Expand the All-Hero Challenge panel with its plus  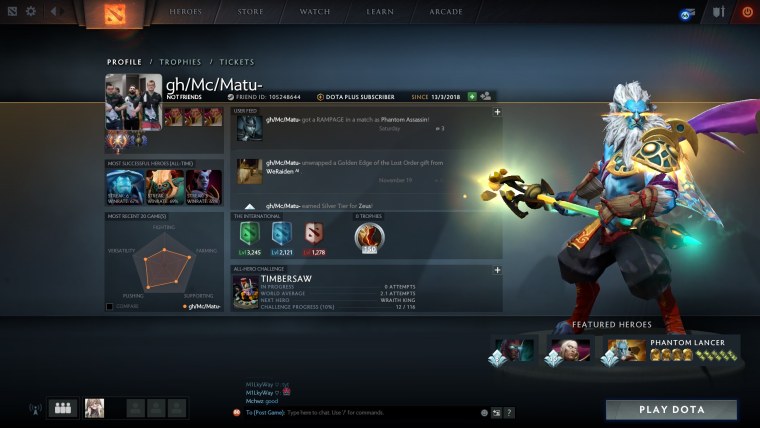pos(497,269)
